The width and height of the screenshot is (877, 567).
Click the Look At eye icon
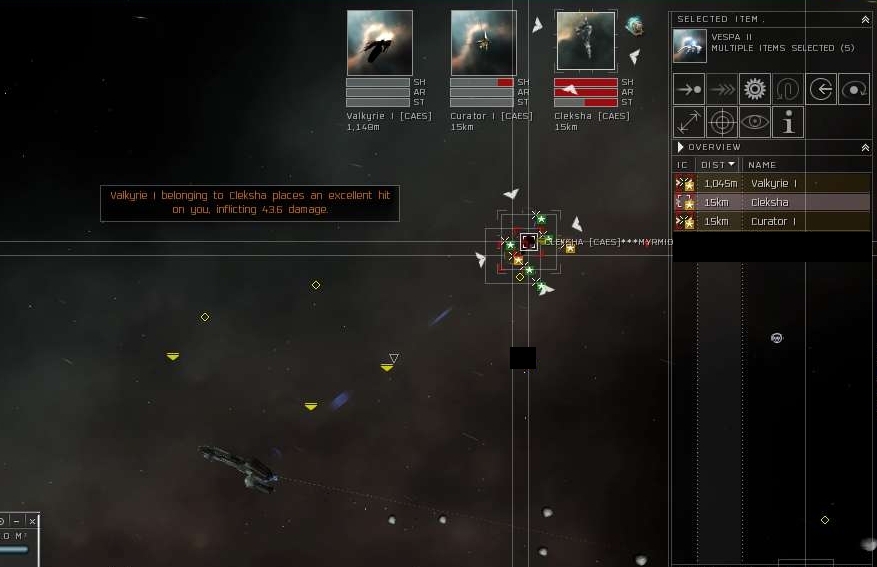[755, 122]
